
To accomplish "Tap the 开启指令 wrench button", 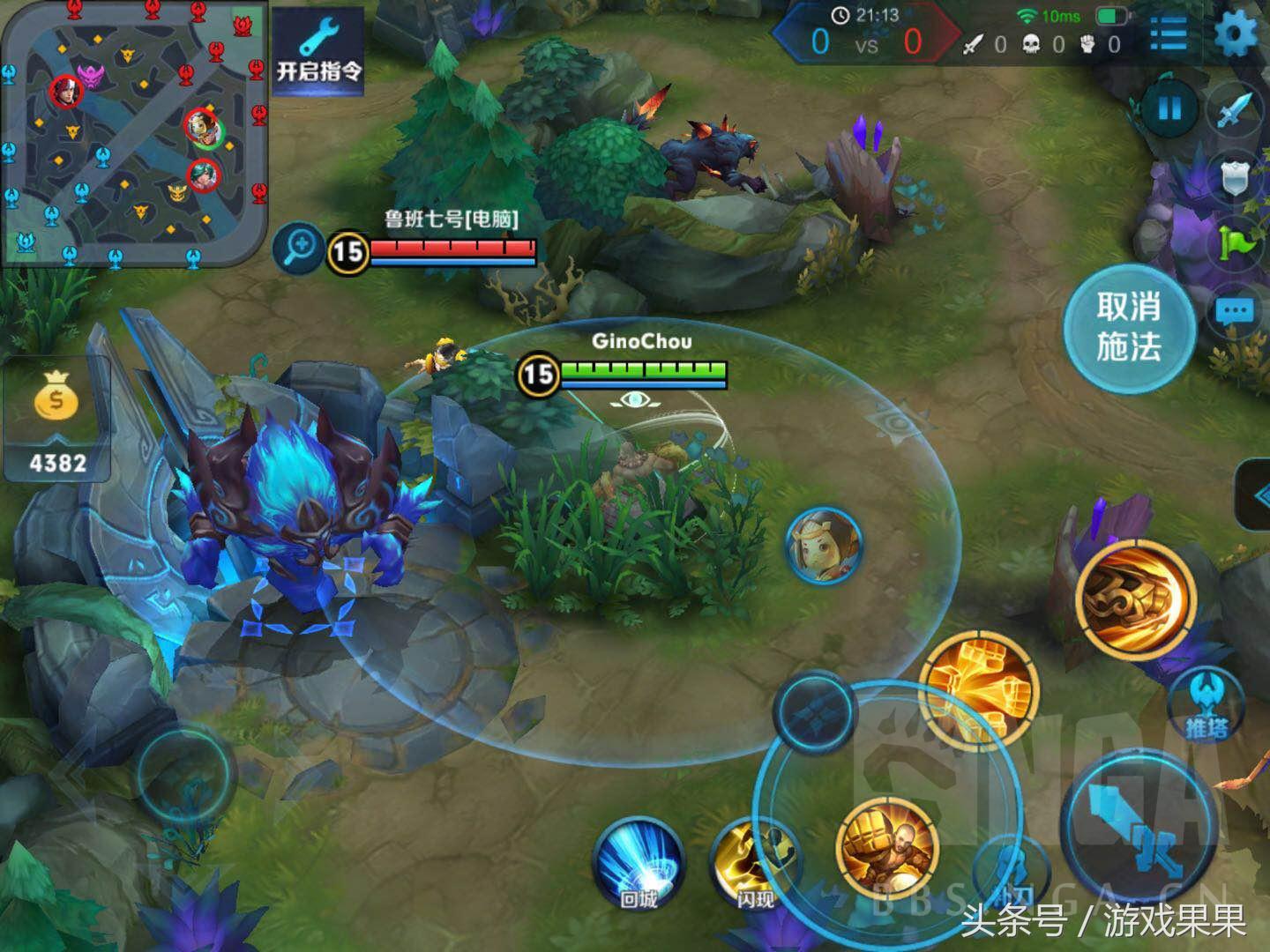I will coord(318,53).
